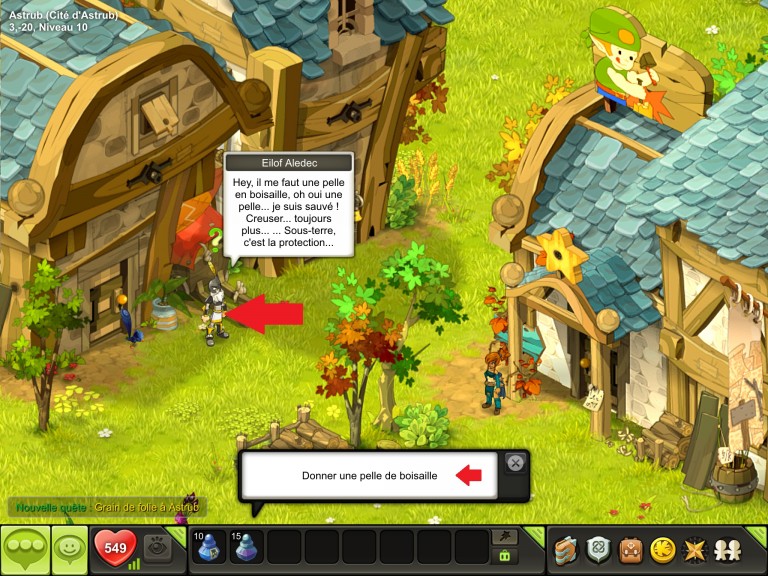Open the orange starburst icon menu
768x576 pixels.
click(x=692, y=549)
